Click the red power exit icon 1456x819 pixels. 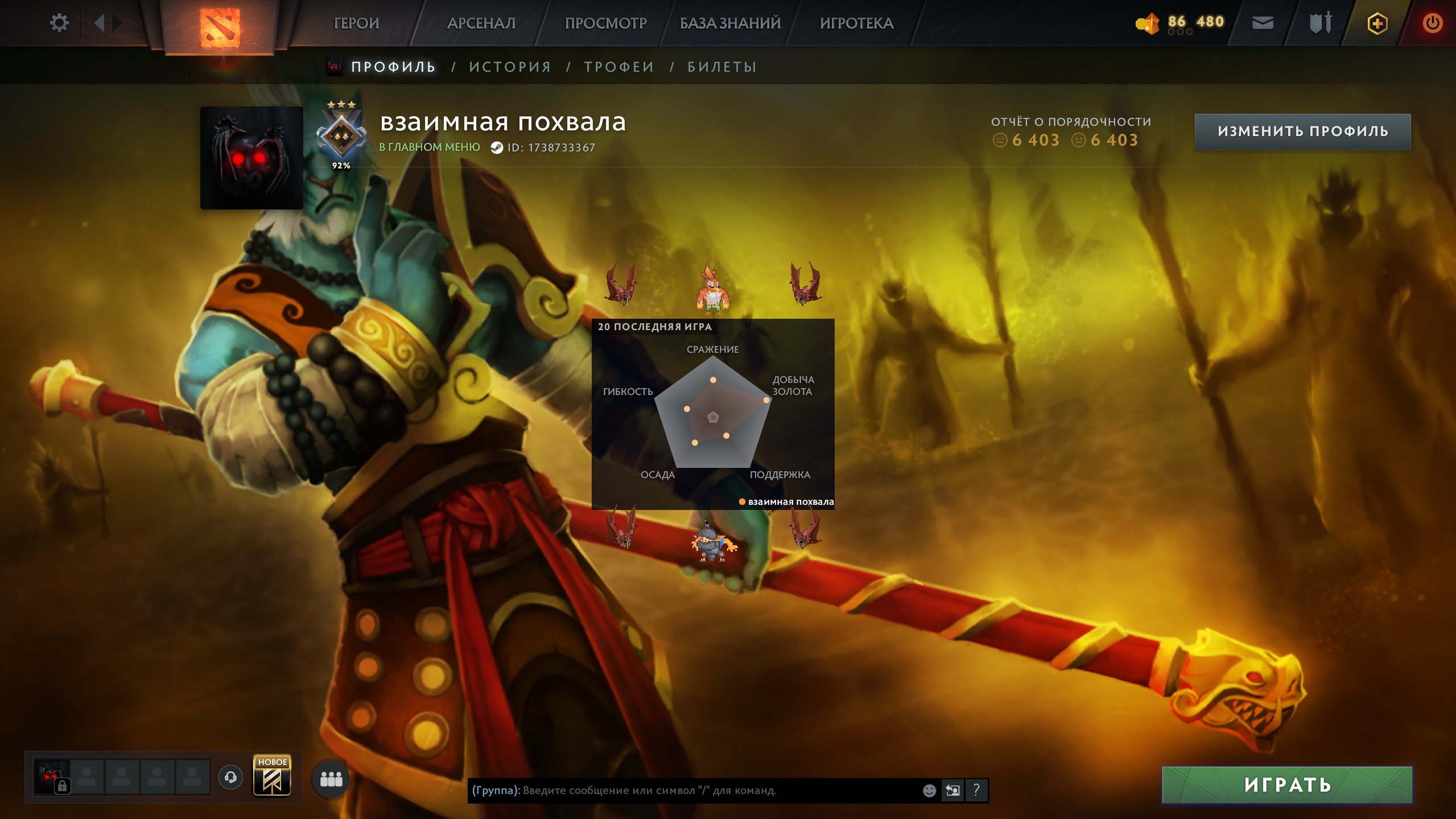pos(1433,23)
